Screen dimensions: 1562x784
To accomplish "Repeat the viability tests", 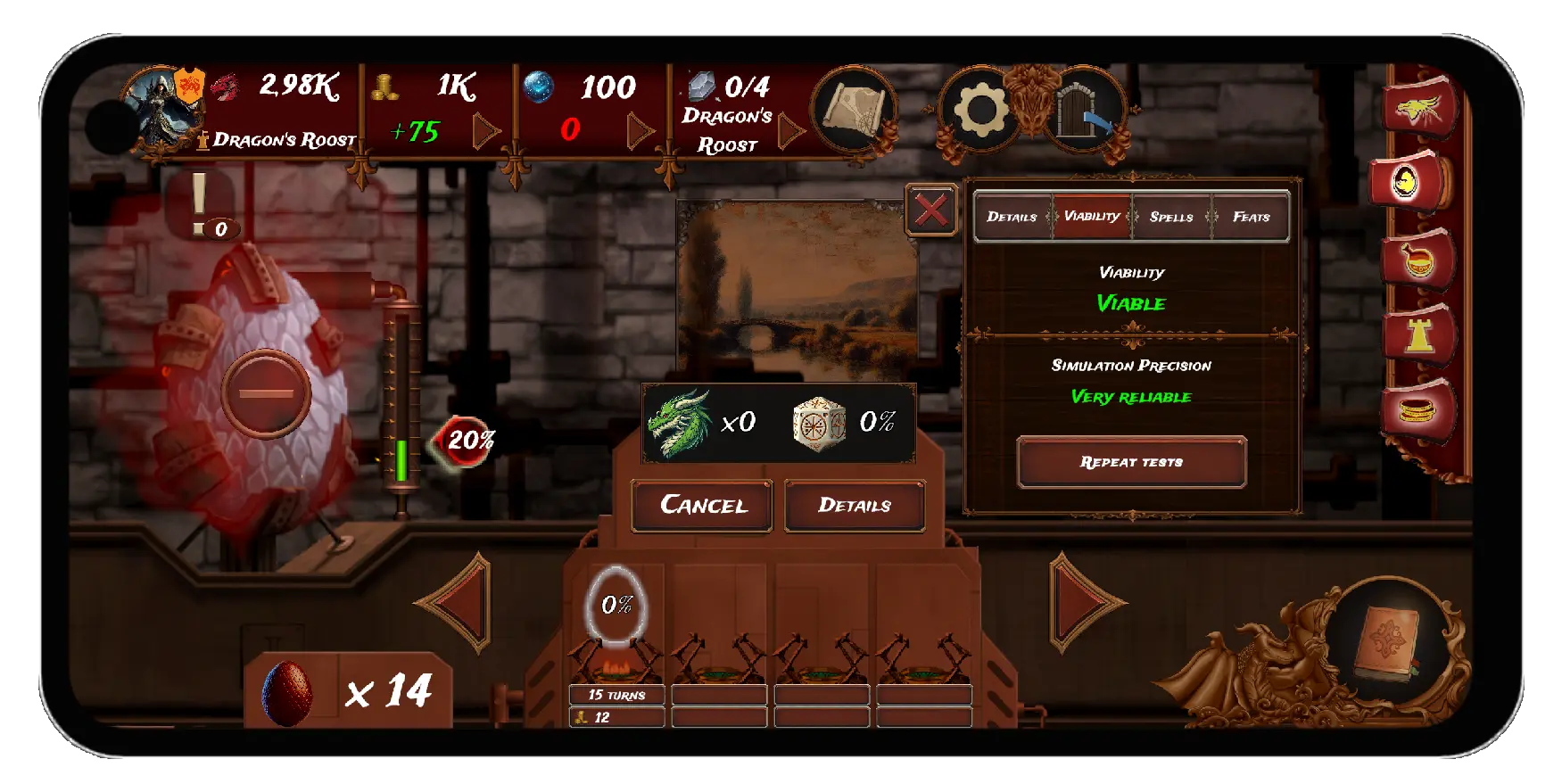I will pyautogui.click(x=1131, y=462).
